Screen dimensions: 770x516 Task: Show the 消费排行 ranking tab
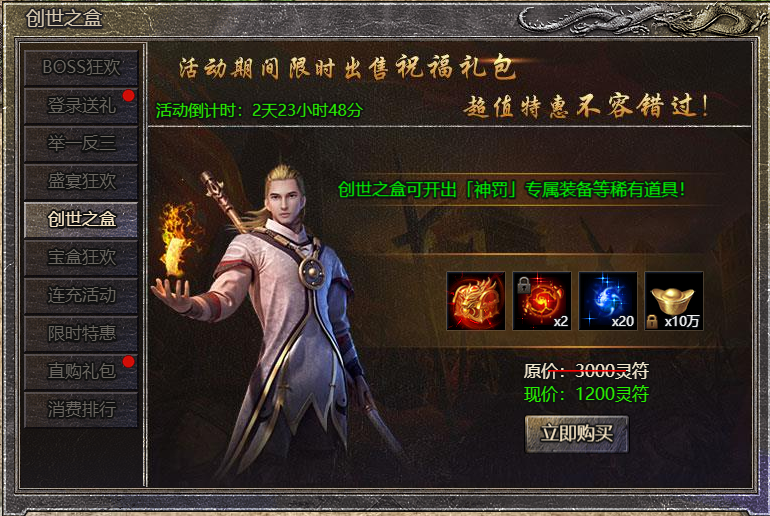[x=81, y=409]
